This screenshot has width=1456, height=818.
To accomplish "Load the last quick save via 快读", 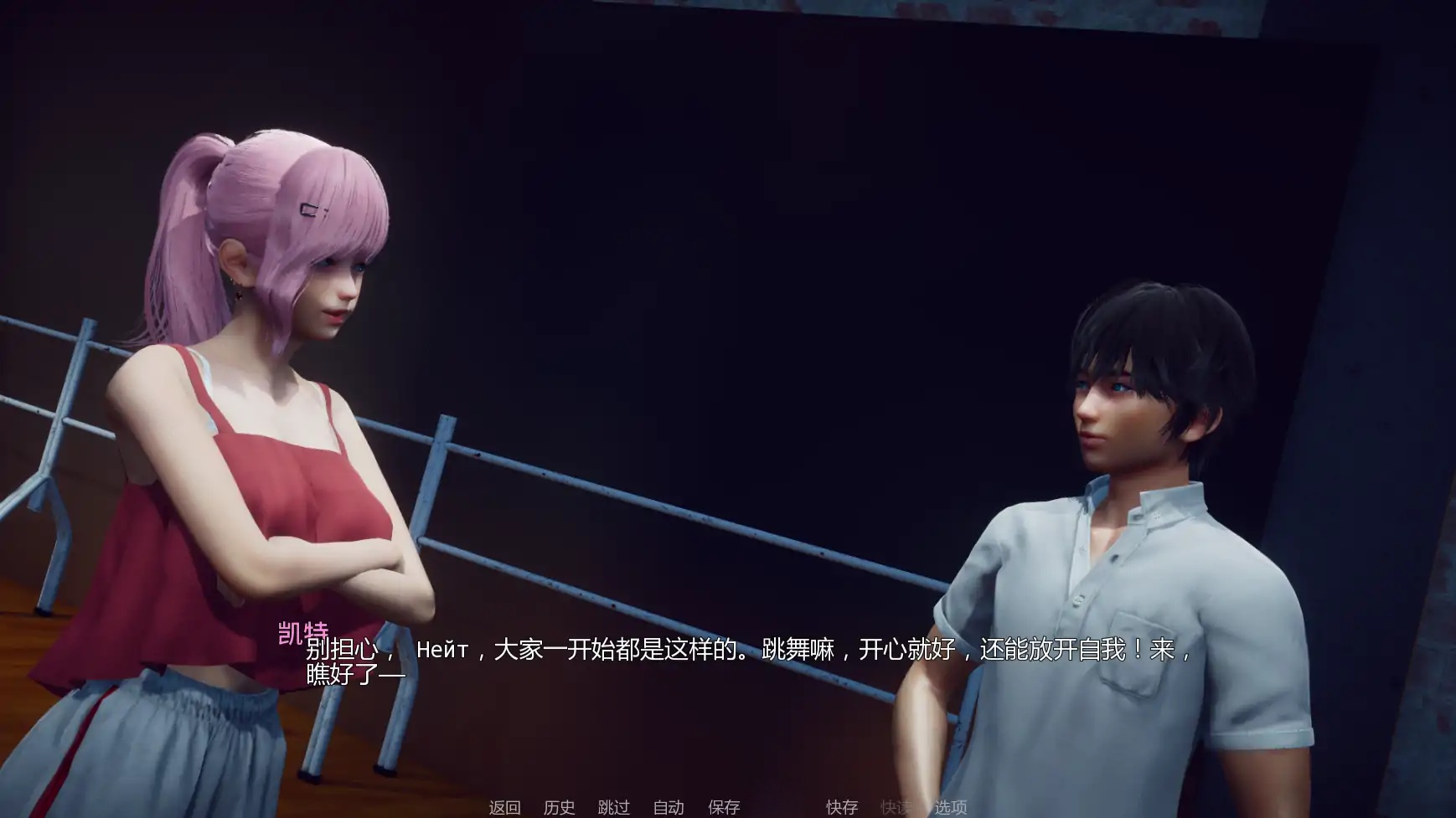I will click(897, 809).
